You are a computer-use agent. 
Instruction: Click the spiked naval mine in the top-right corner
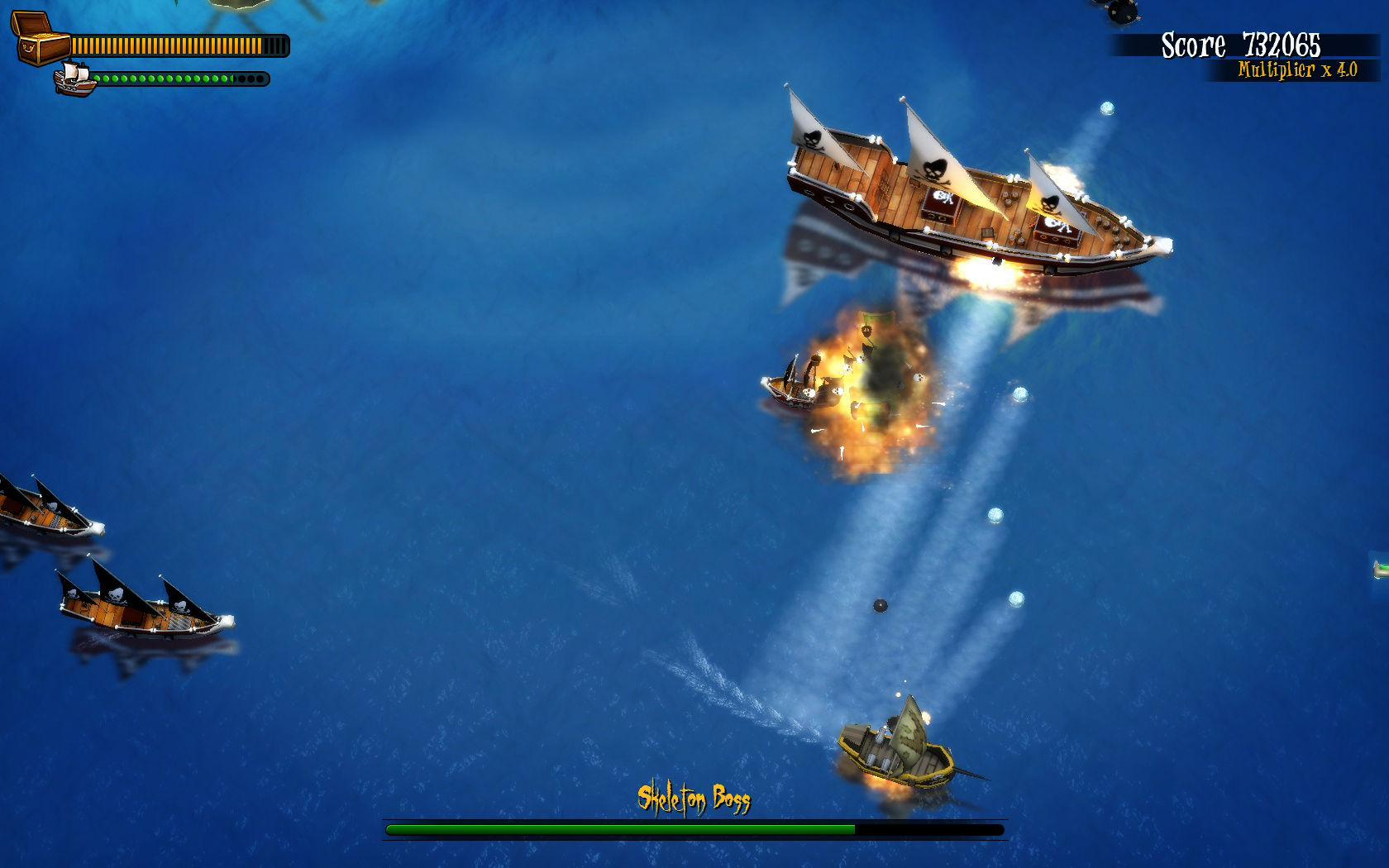[1124, 12]
